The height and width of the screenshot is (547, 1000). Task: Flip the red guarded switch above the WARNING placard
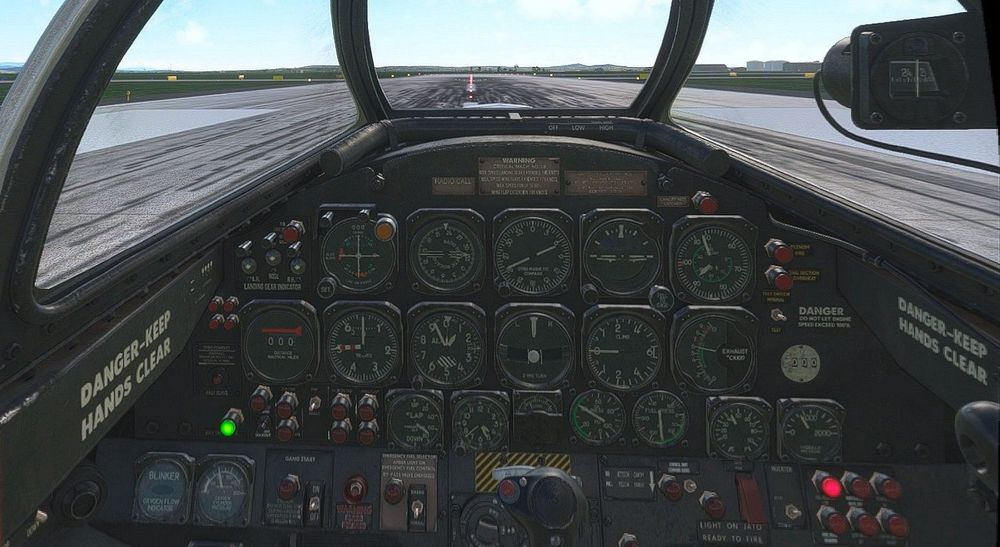coord(355,489)
